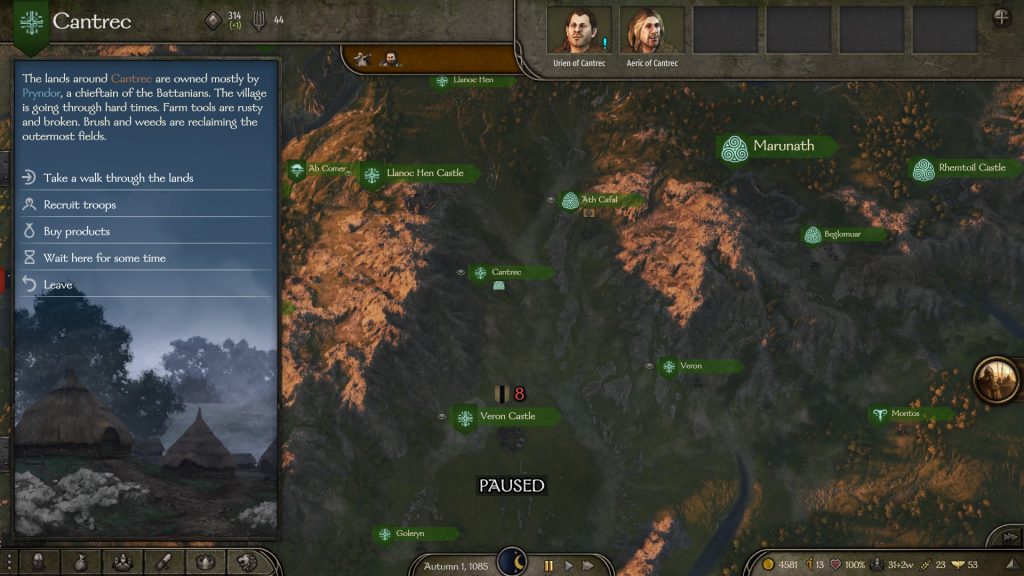Open the round party portrait button
Image resolution: width=1024 pixels, height=576 pixels.
click(996, 380)
